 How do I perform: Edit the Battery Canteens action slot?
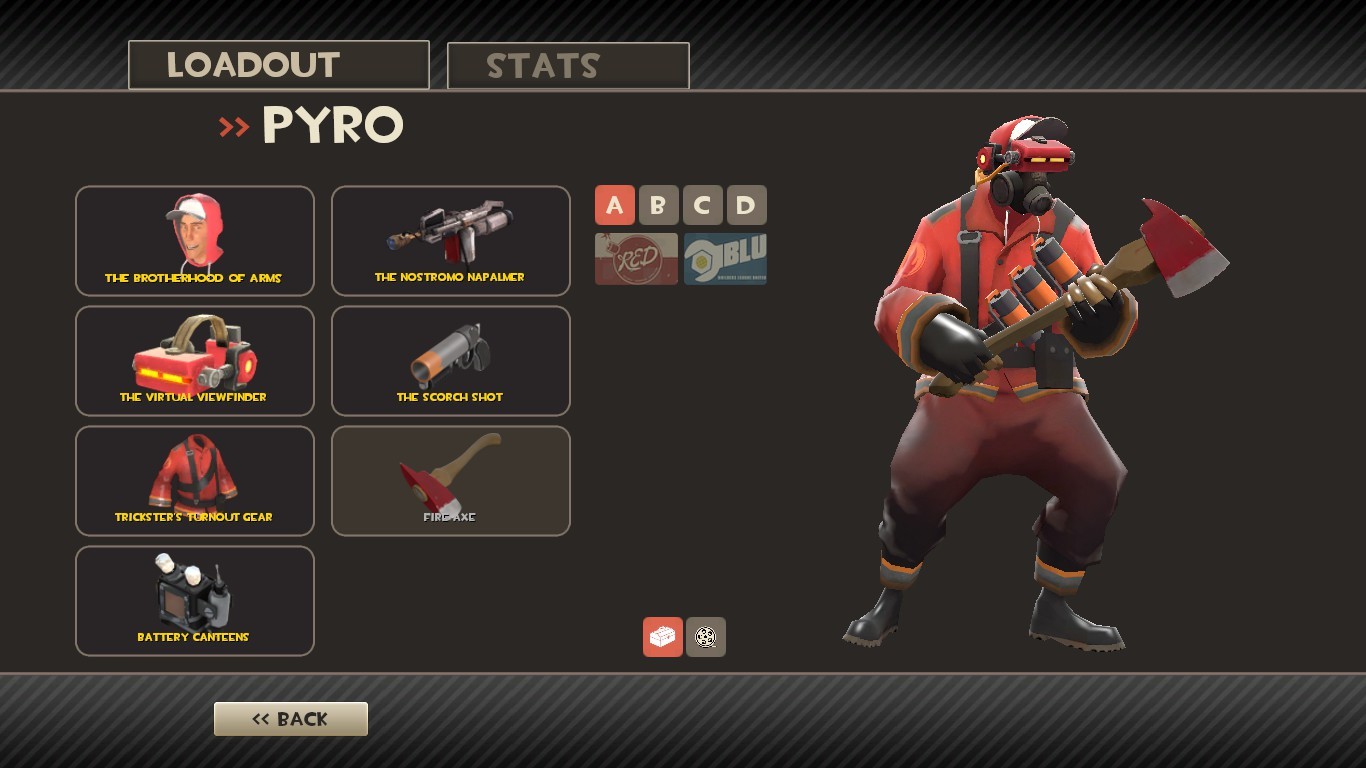194,600
